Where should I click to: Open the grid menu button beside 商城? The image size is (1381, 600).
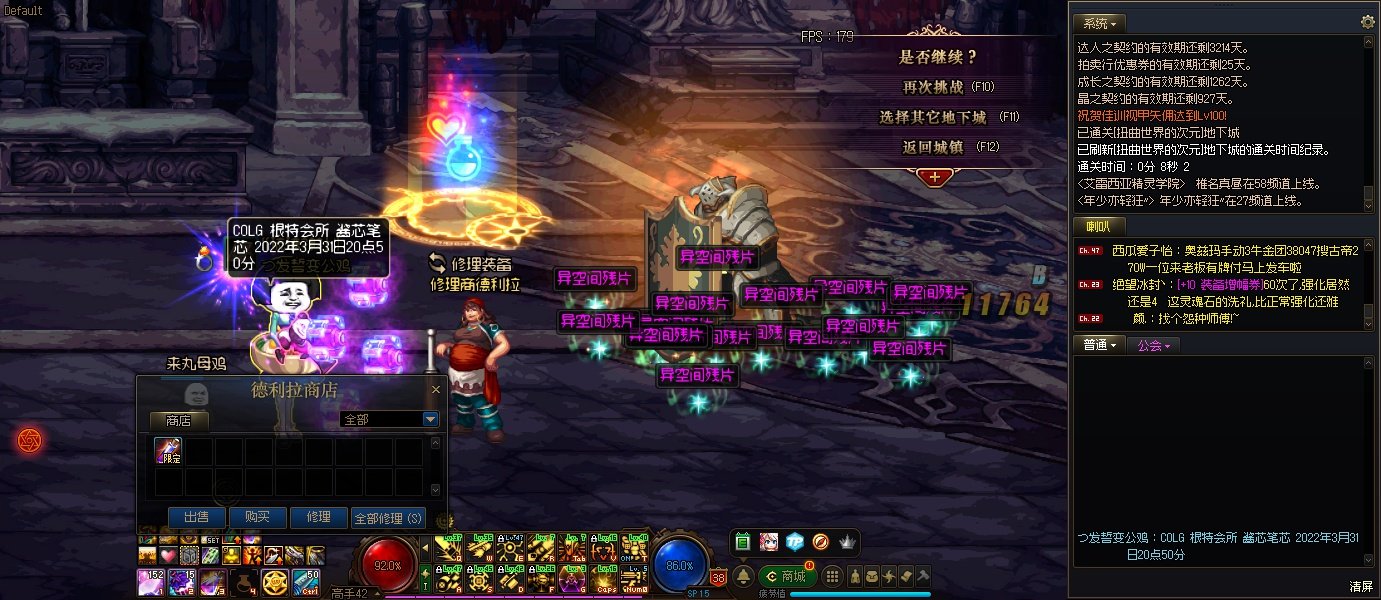(x=832, y=576)
